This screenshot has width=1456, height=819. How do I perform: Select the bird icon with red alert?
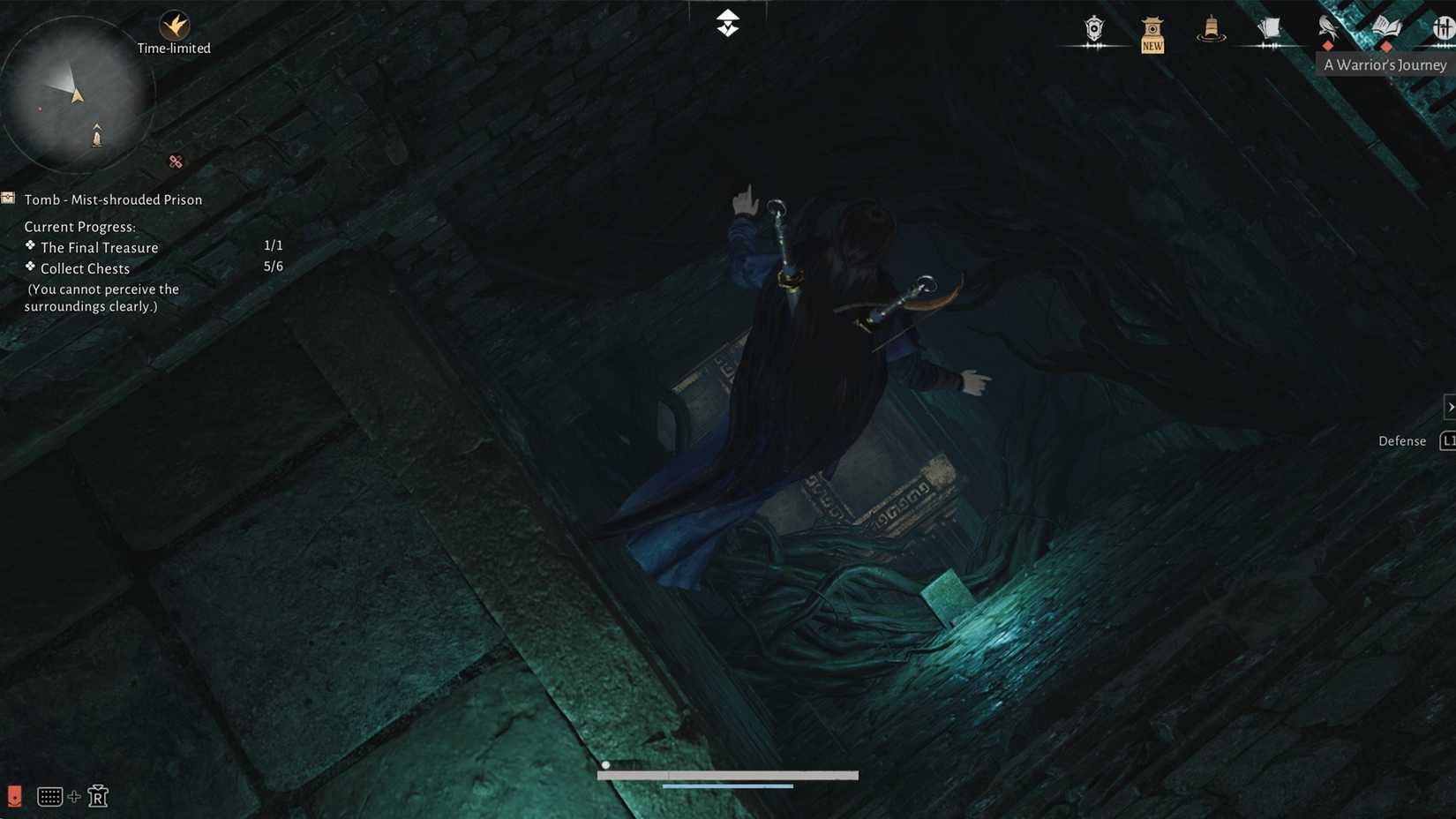pos(1326,26)
